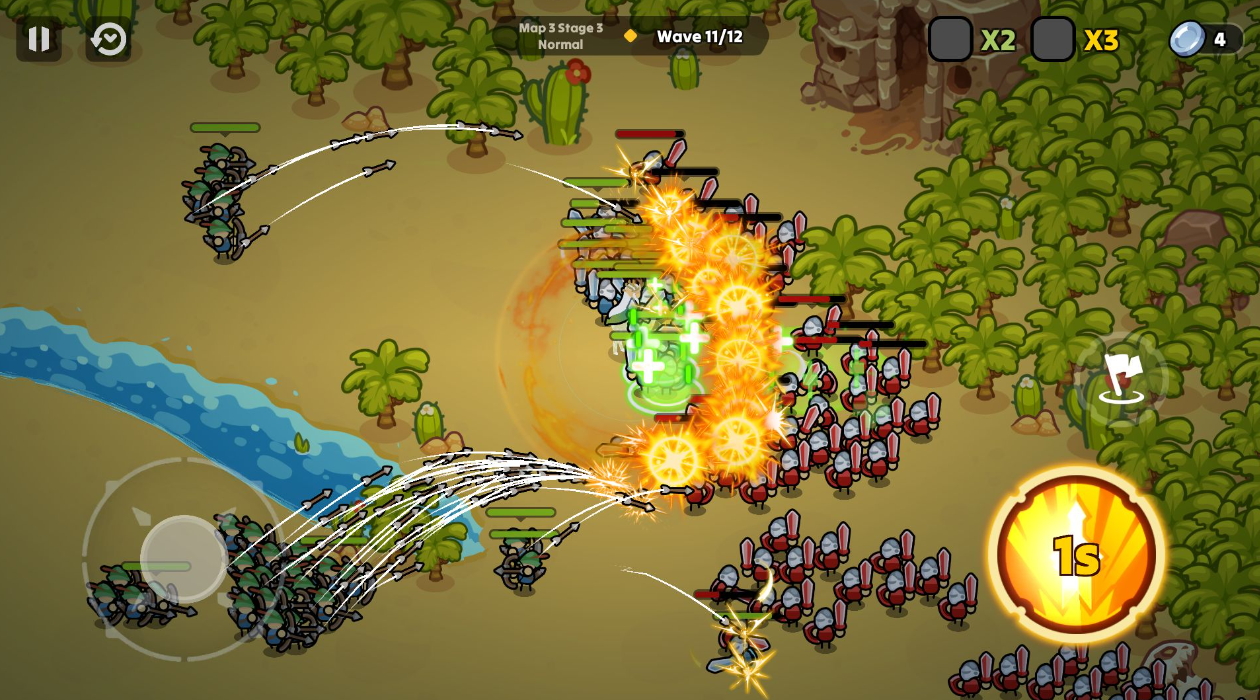Viewport: 1260px width, 700px height.
Task: Tap the rally flag button
Action: (x=1121, y=379)
